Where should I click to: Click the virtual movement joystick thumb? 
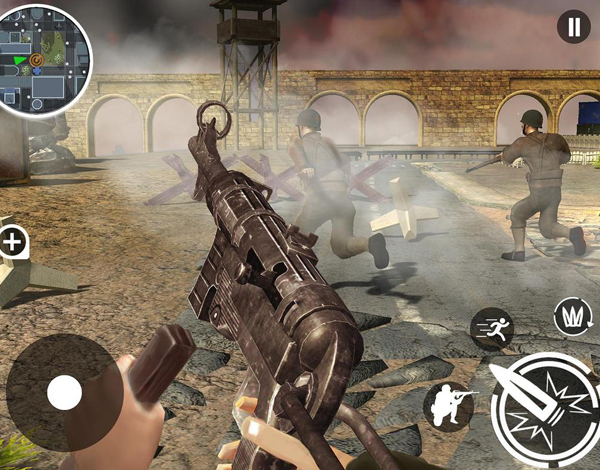tap(64, 392)
